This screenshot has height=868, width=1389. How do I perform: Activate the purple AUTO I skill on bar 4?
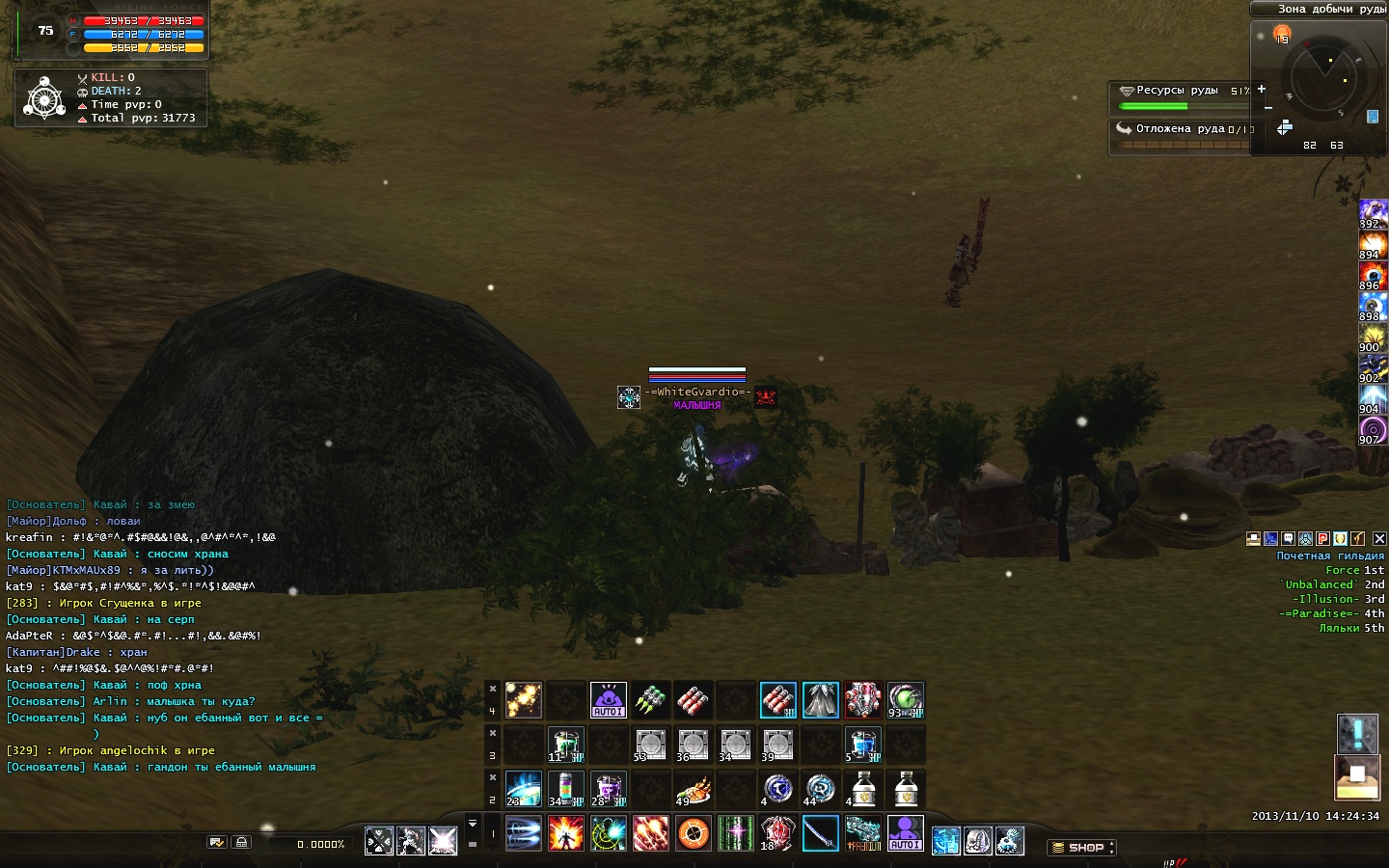[608, 700]
